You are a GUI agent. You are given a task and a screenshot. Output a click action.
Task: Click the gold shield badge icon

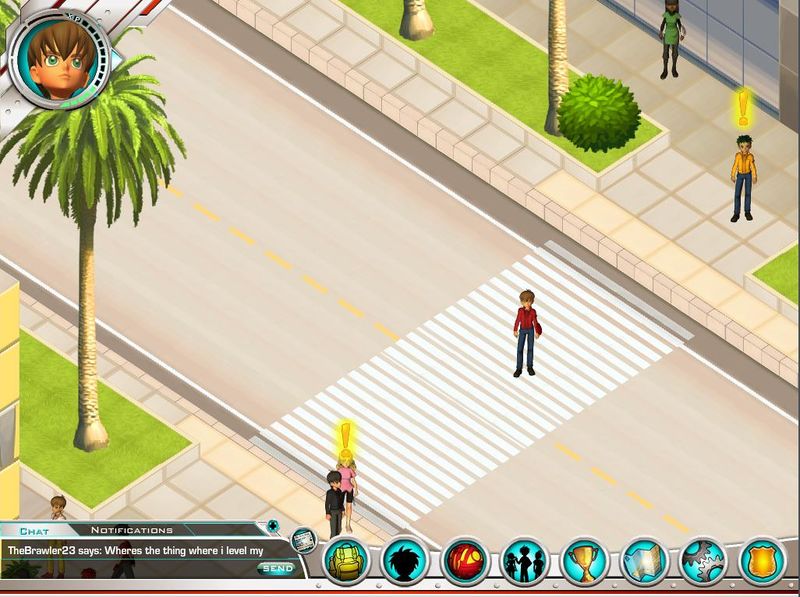click(763, 561)
